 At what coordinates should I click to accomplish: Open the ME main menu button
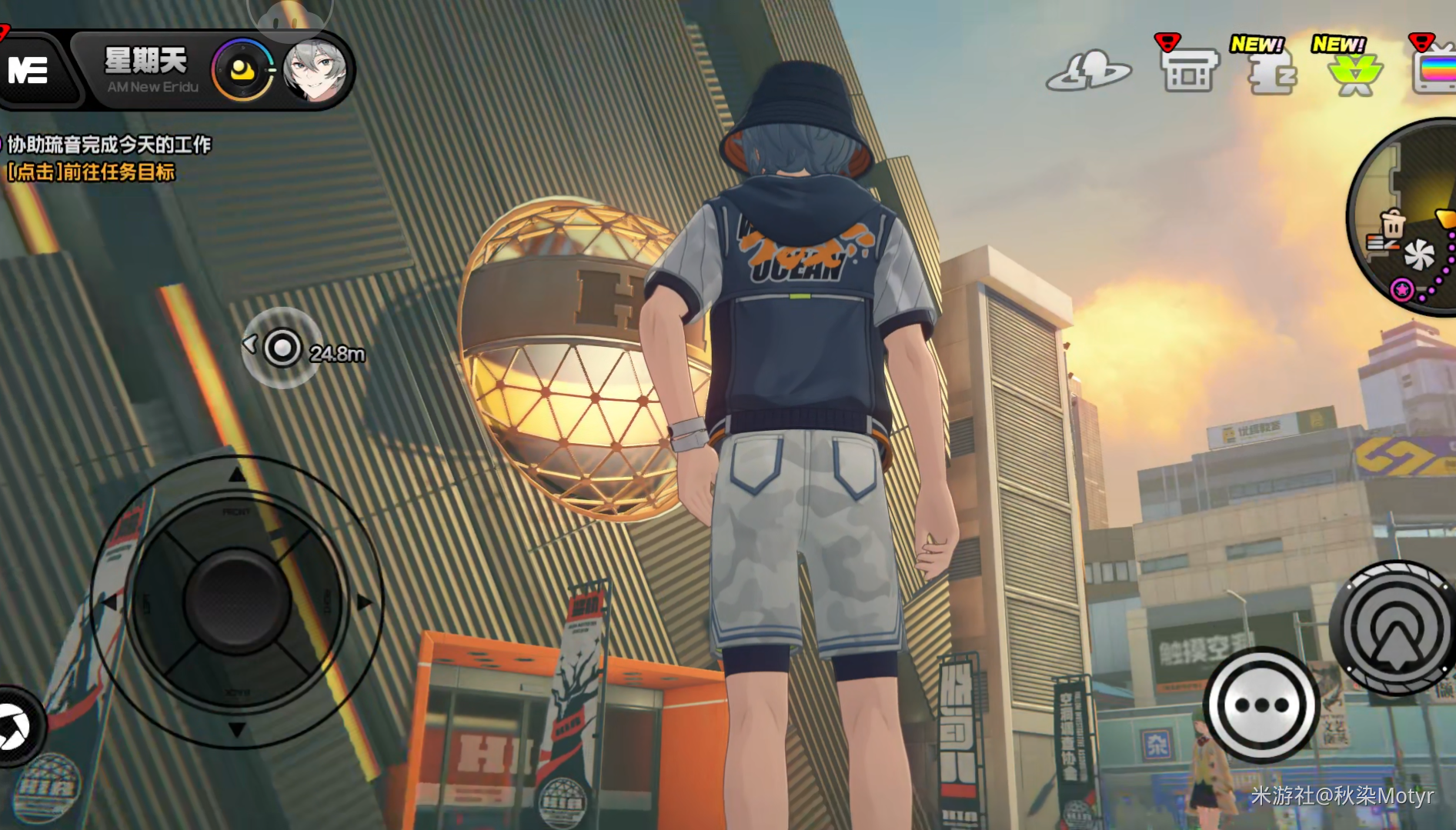tap(31, 71)
